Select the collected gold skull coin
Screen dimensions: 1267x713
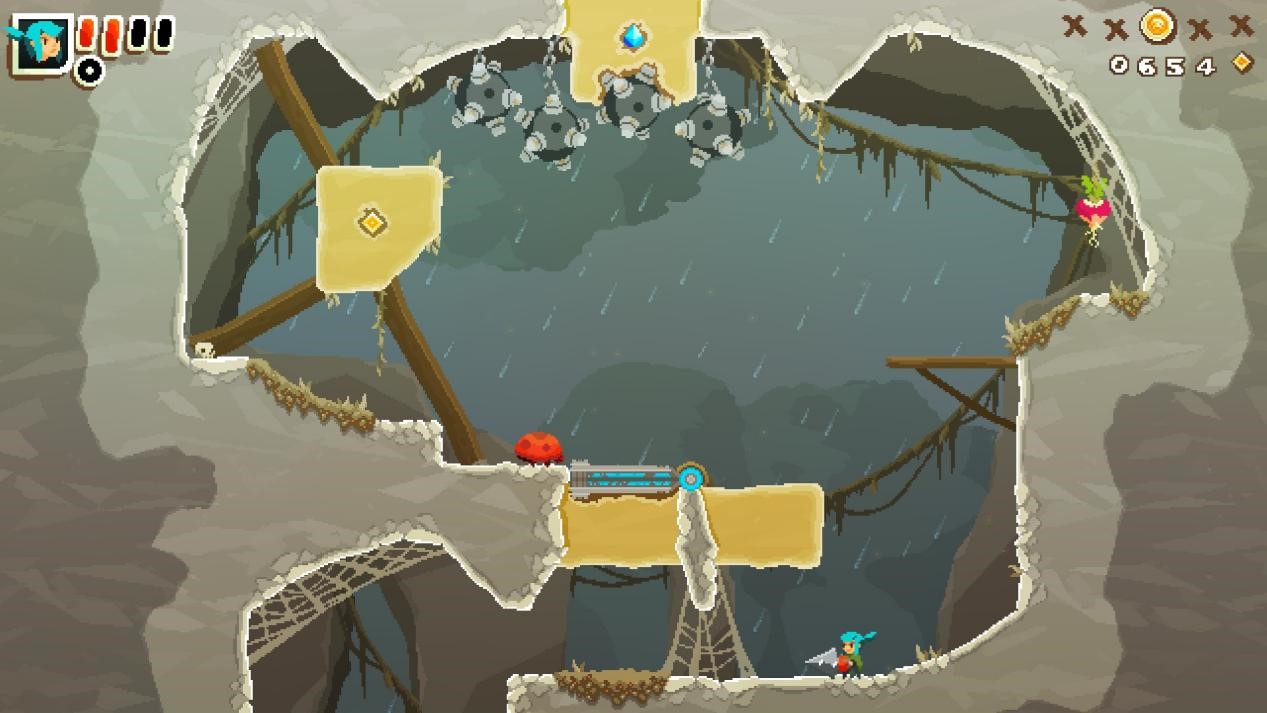(x=1157, y=24)
